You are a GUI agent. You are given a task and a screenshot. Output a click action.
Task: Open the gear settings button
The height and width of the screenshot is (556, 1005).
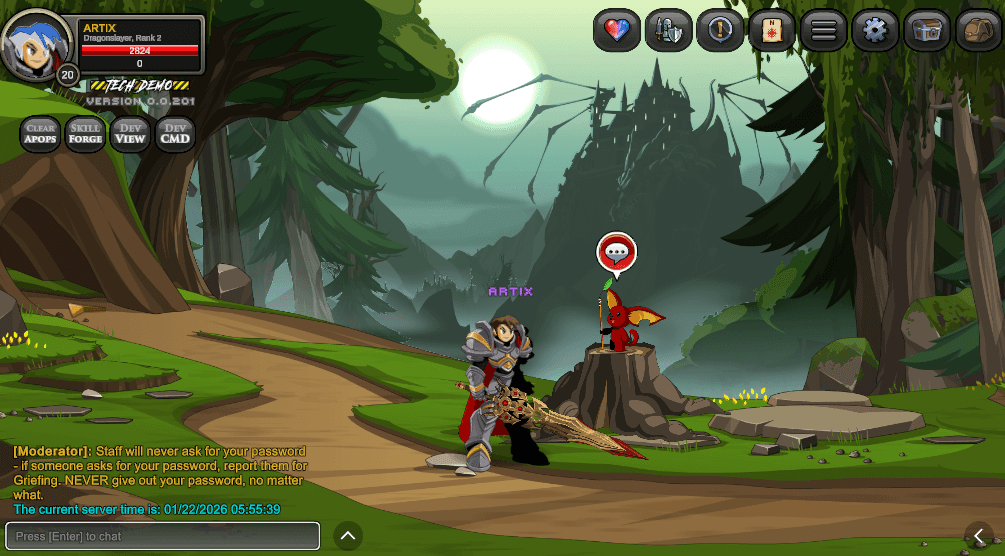coord(875,31)
